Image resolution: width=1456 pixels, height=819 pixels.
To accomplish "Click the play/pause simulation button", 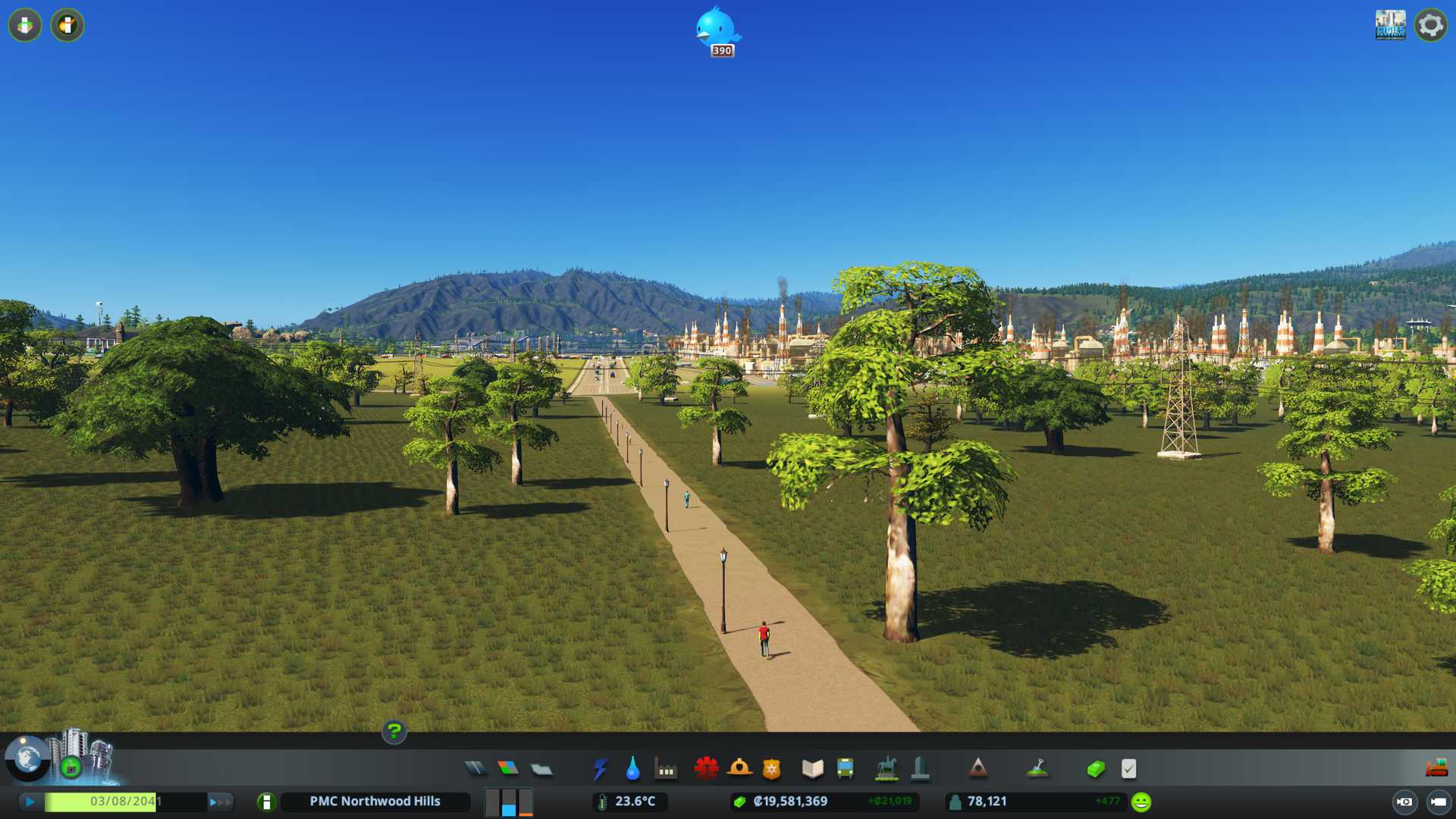I will tap(30, 802).
